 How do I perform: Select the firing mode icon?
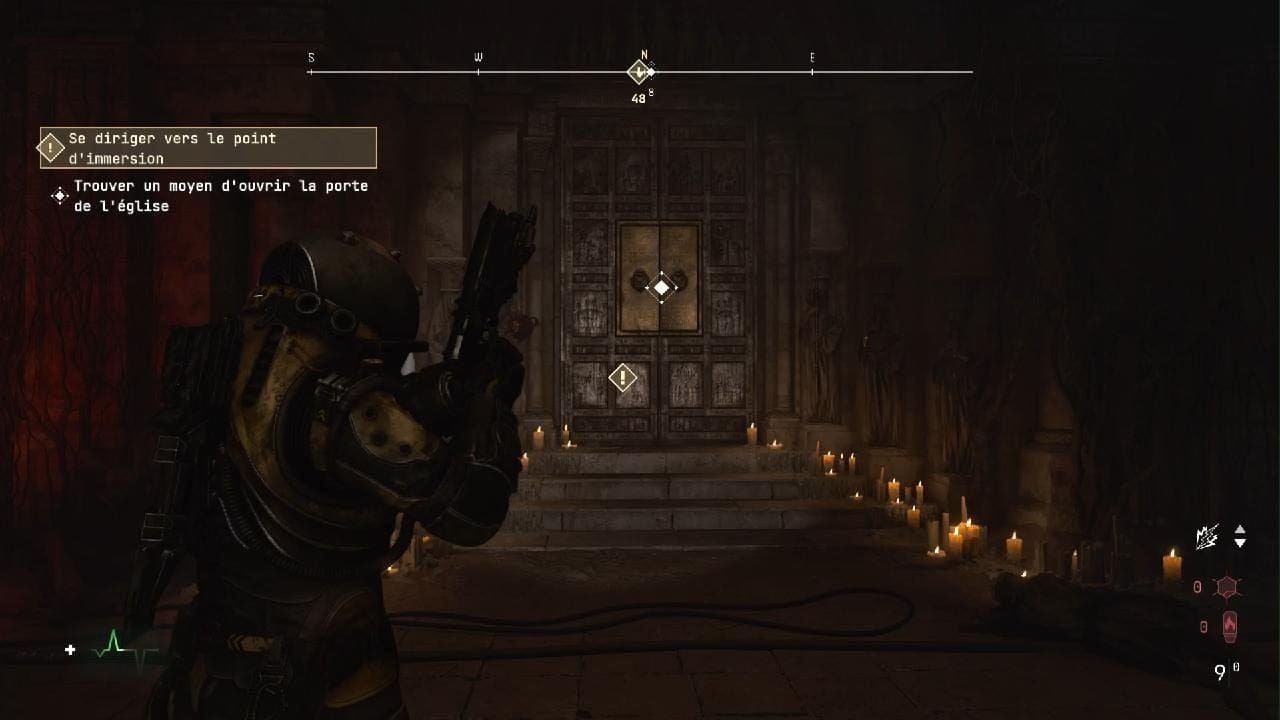click(x=1207, y=537)
